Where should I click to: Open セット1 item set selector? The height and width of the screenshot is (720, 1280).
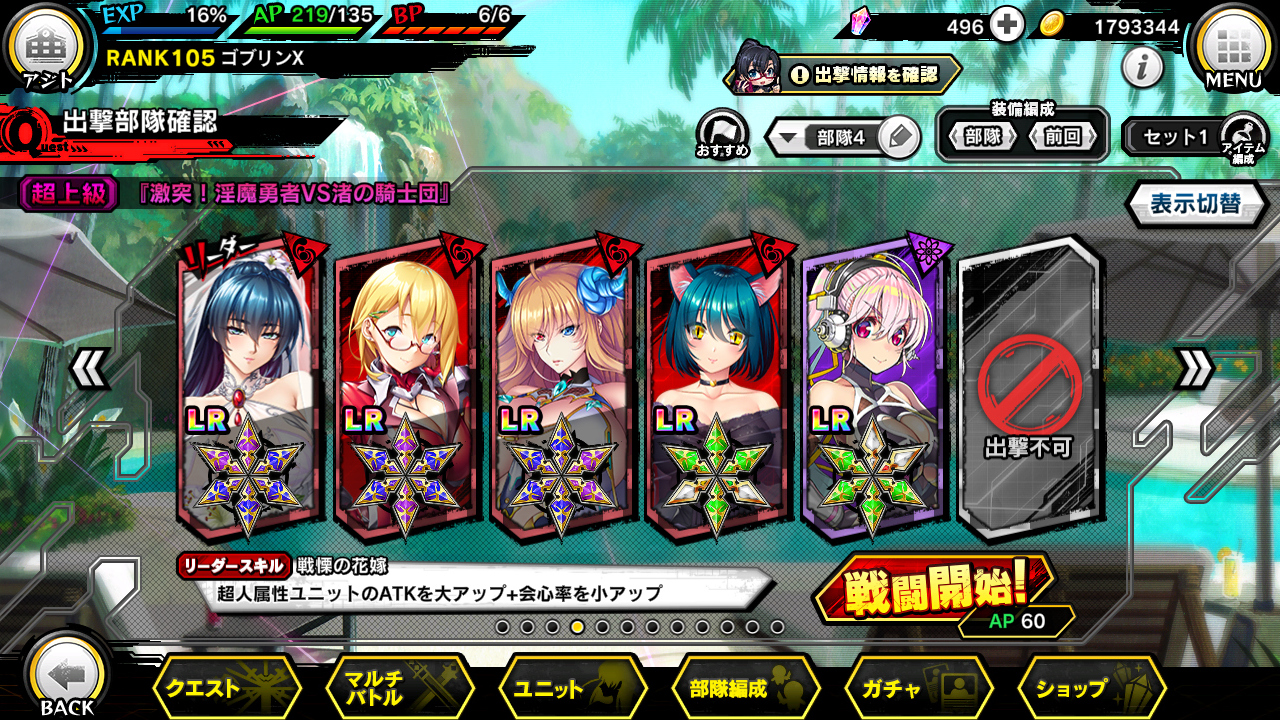click(x=1176, y=138)
